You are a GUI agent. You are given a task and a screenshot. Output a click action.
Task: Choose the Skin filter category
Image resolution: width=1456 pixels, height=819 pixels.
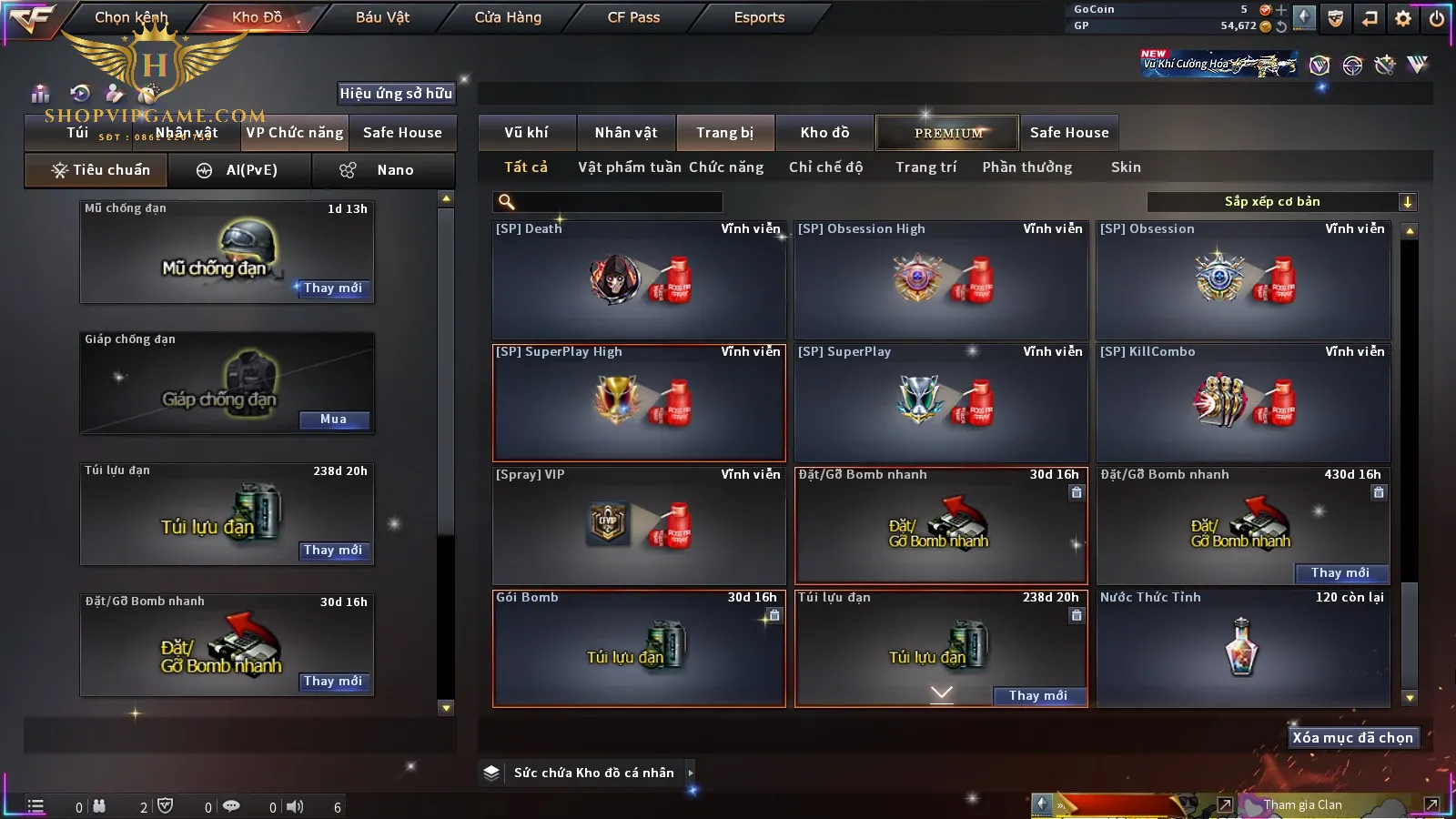point(1126,167)
